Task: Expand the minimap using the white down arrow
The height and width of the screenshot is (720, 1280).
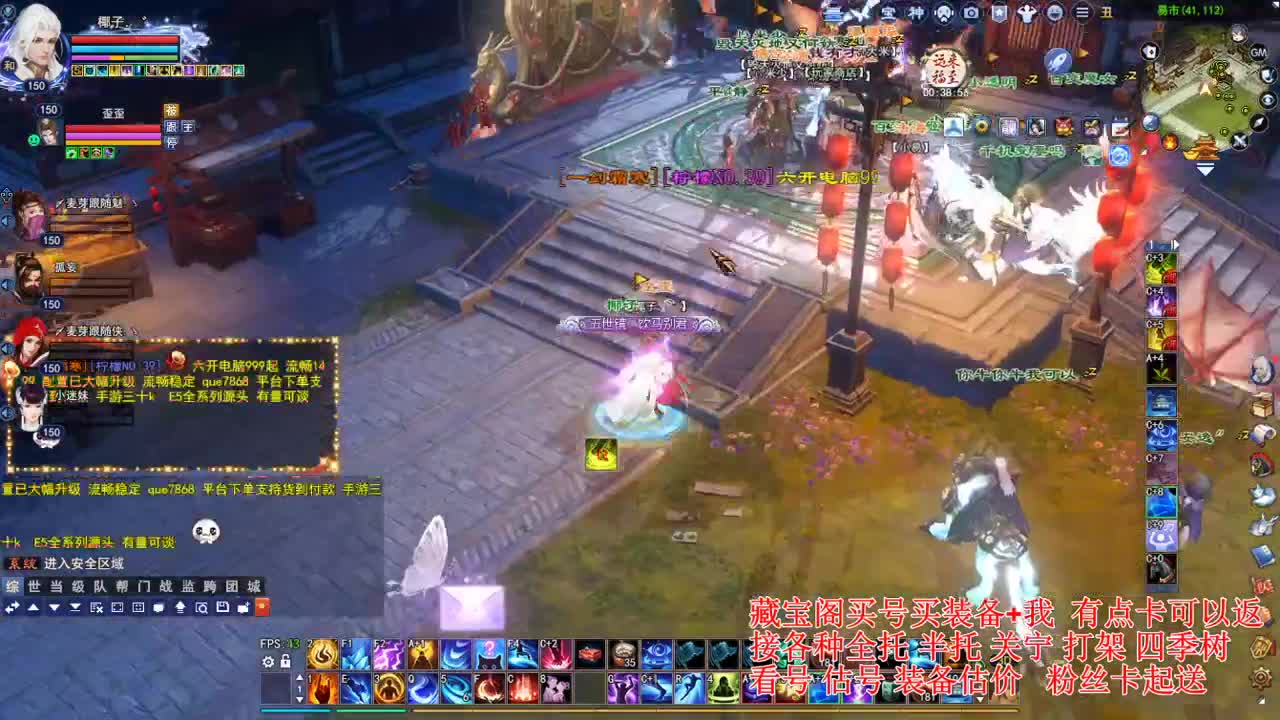Action: 1204,169
